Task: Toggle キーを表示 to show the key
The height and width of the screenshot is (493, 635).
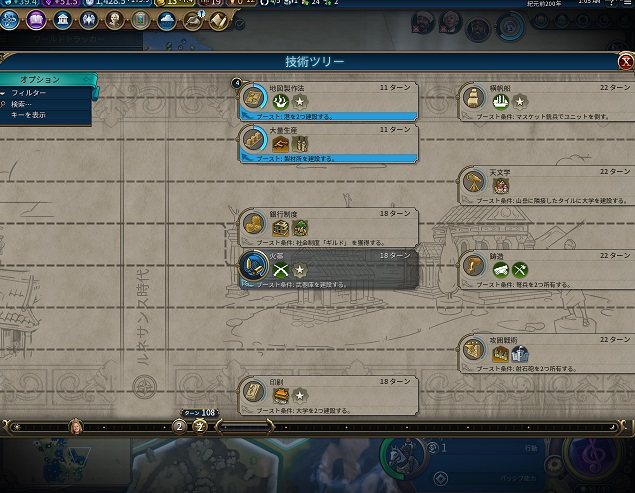Action: (x=28, y=115)
